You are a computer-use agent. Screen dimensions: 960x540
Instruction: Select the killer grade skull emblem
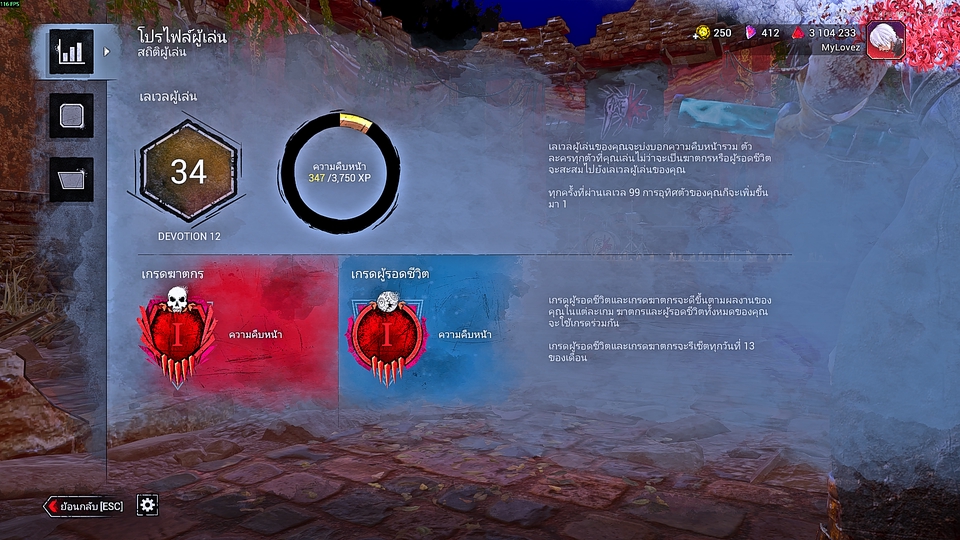(x=177, y=337)
